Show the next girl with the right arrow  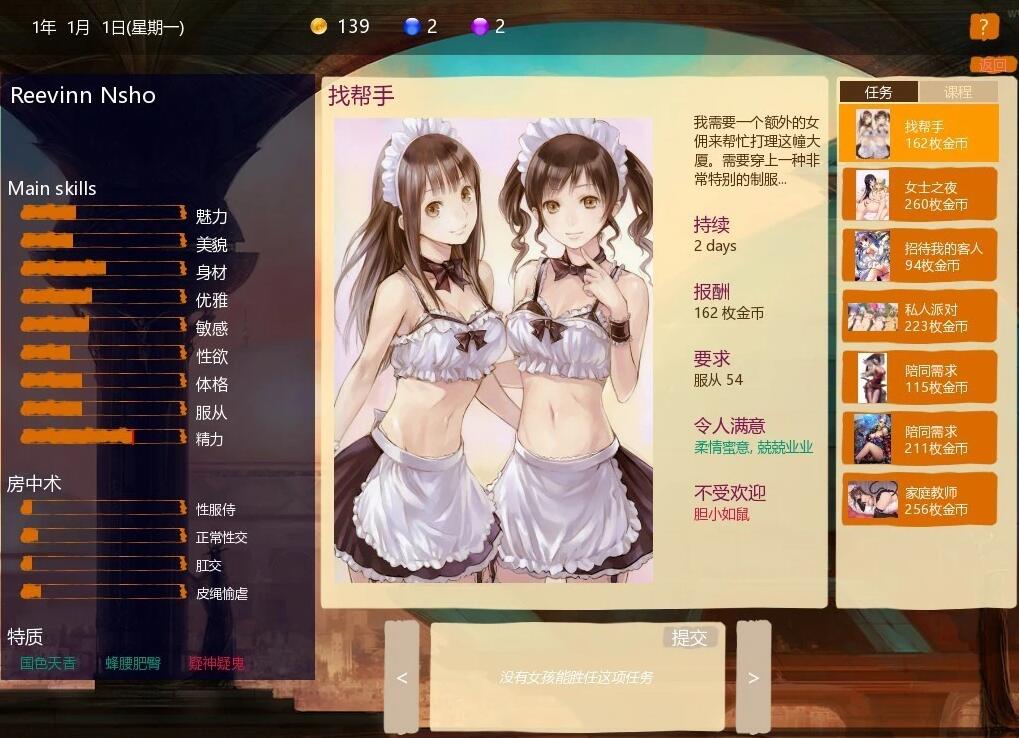pos(753,677)
